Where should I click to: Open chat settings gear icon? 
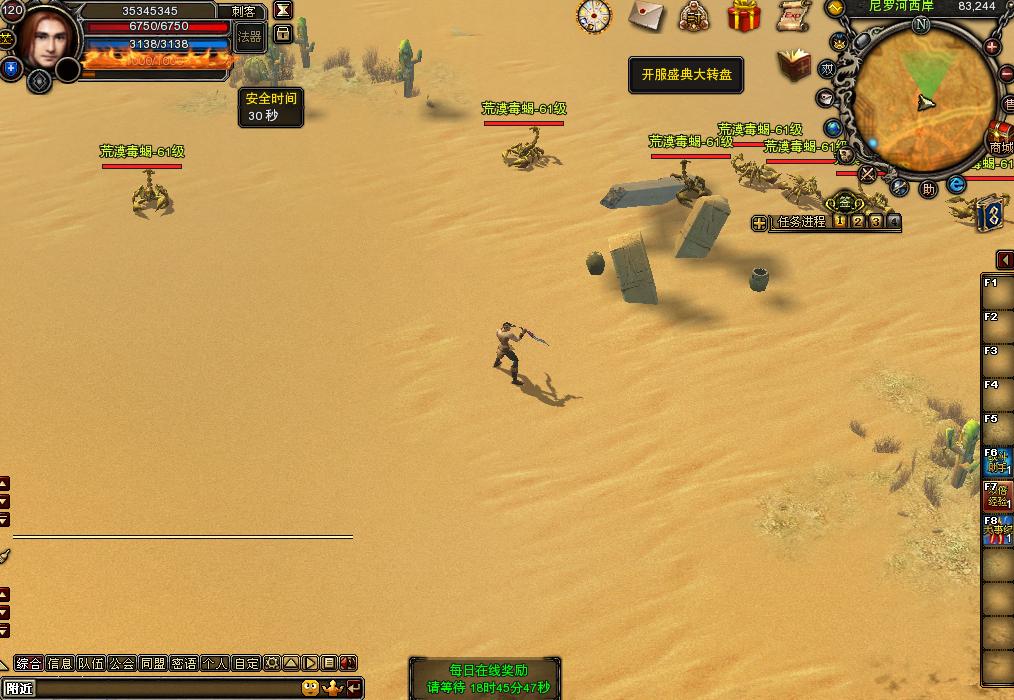[271, 663]
